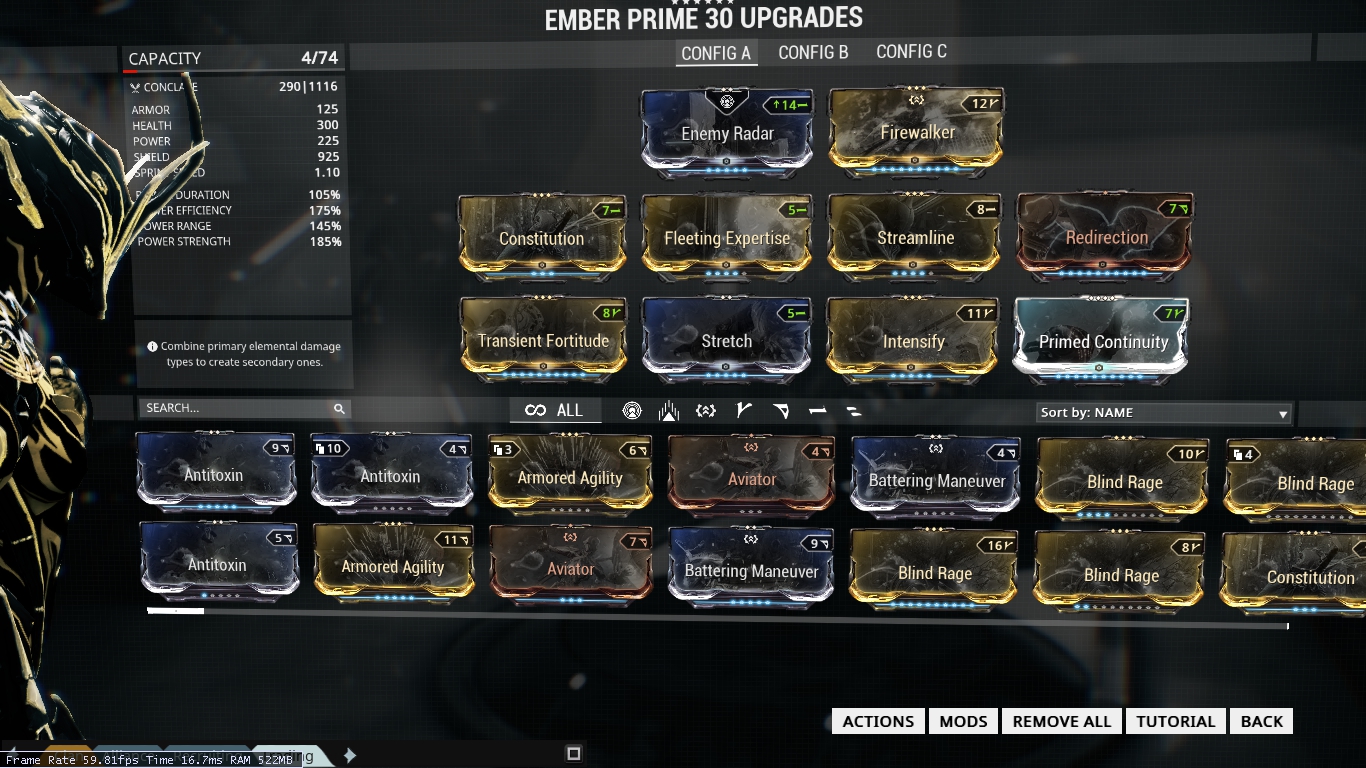Select the Aura mod circle filter icon
This screenshot has width=1366, height=768.
632,410
